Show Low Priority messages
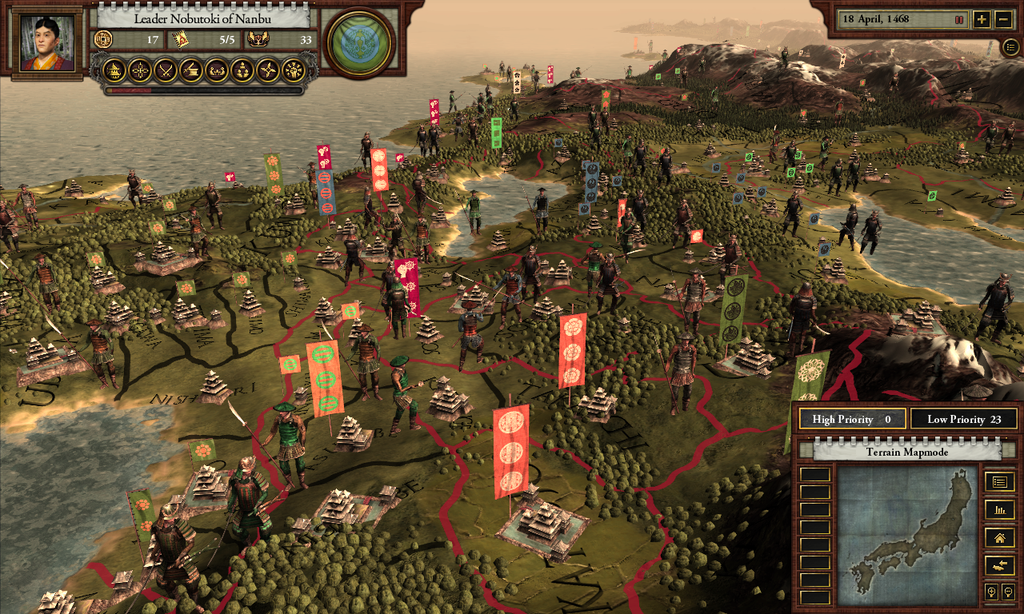The height and width of the screenshot is (614, 1024). (965, 420)
